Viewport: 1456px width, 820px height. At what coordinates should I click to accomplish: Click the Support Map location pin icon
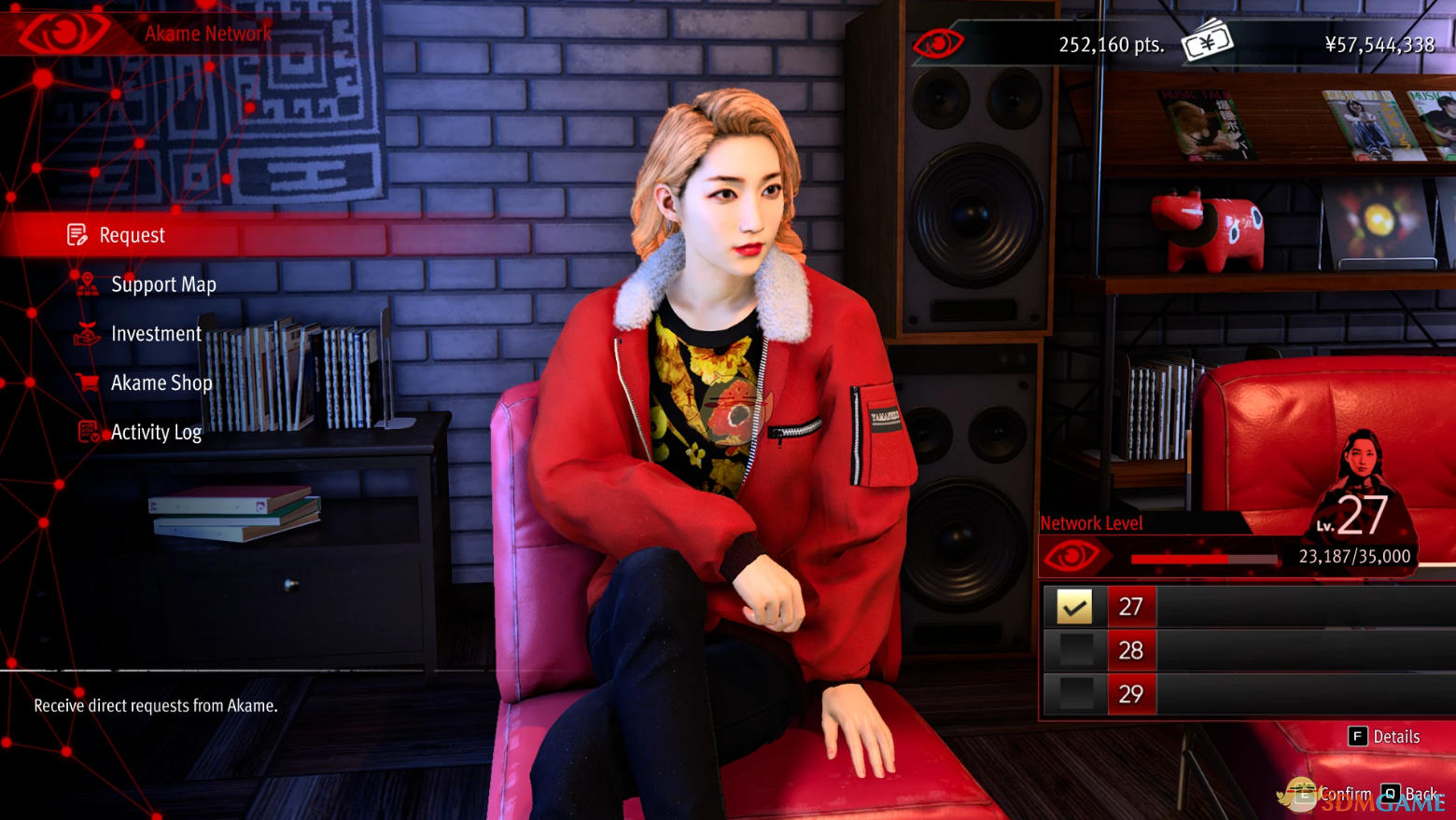tap(86, 284)
